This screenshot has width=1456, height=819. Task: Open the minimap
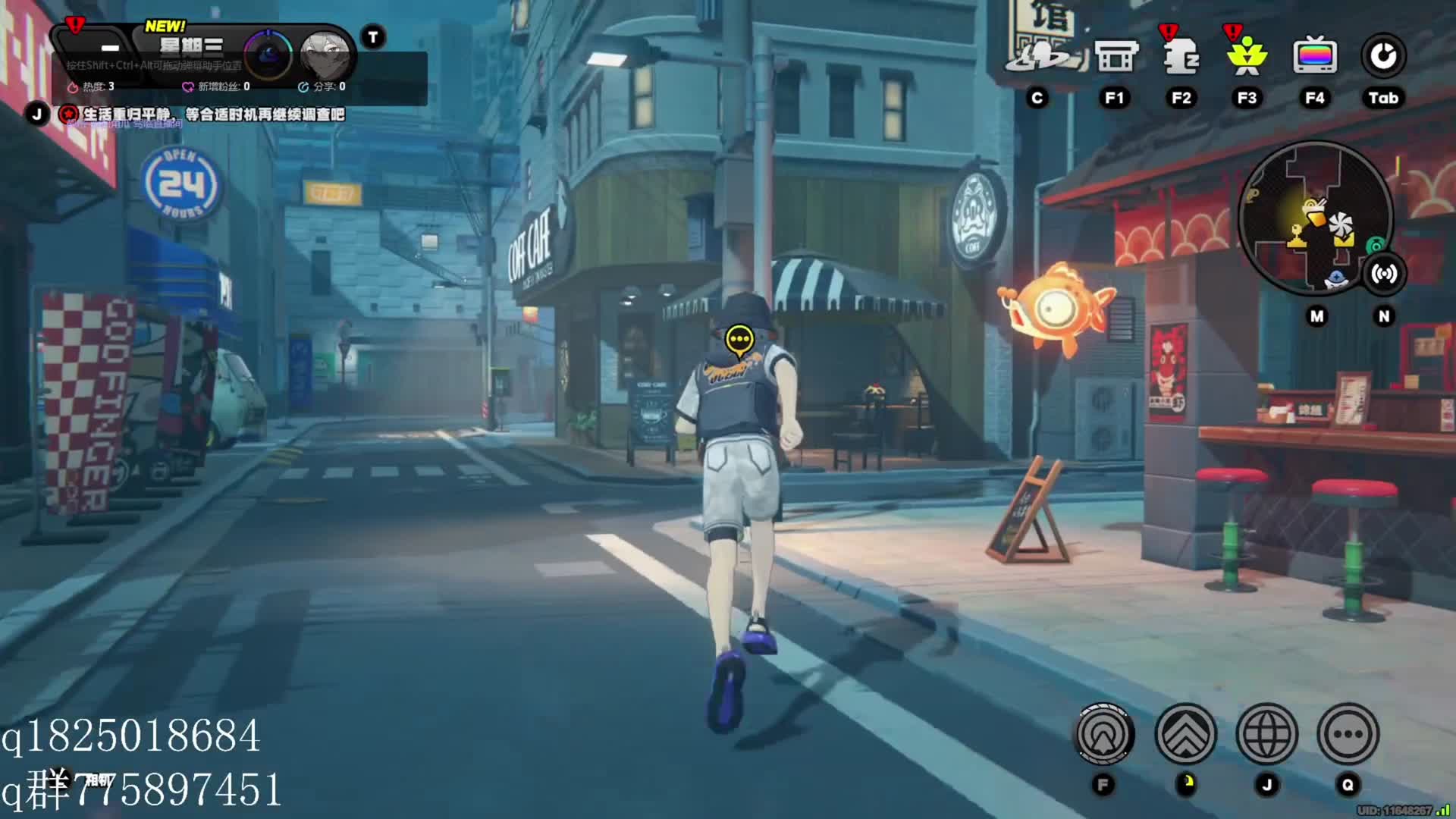pos(1315,218)
